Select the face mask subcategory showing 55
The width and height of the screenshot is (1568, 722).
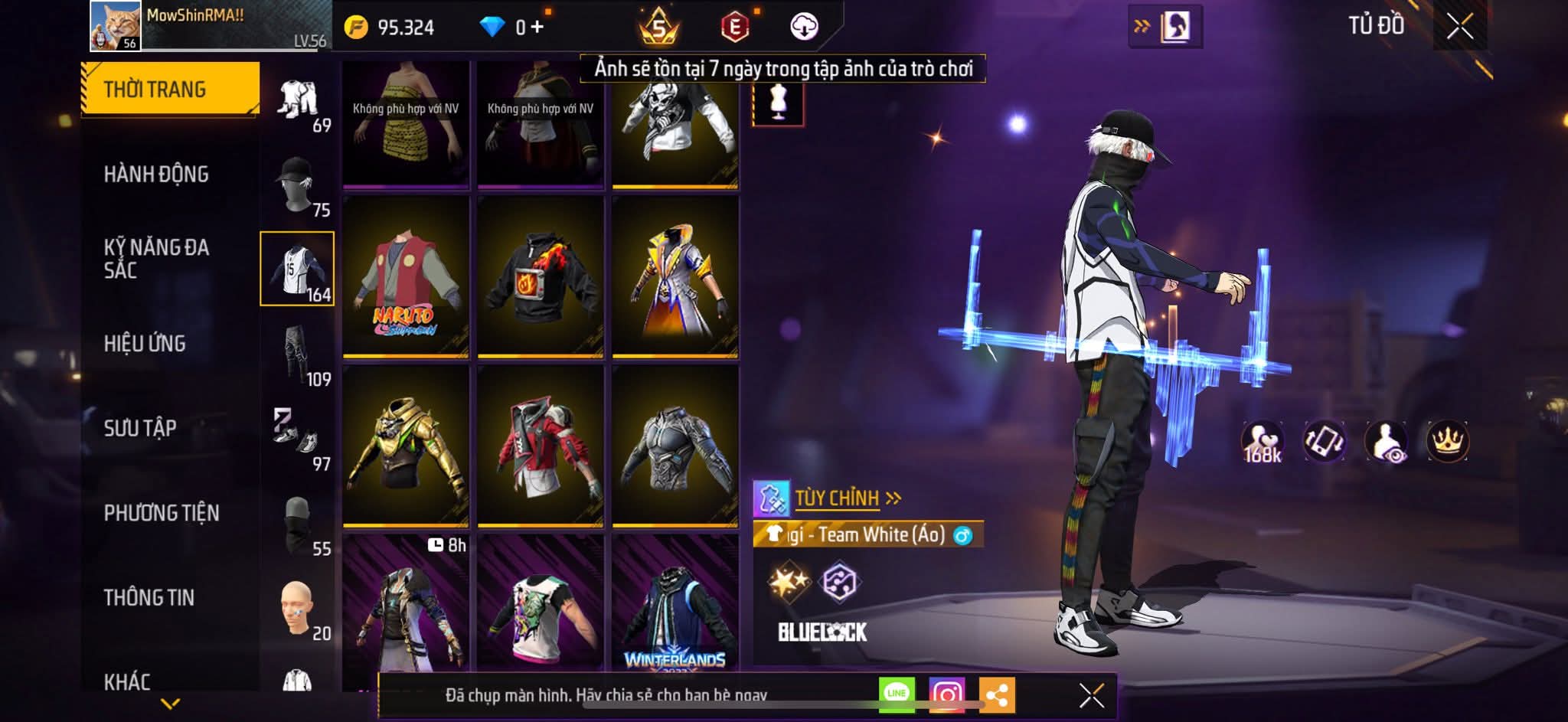point(297,524)
